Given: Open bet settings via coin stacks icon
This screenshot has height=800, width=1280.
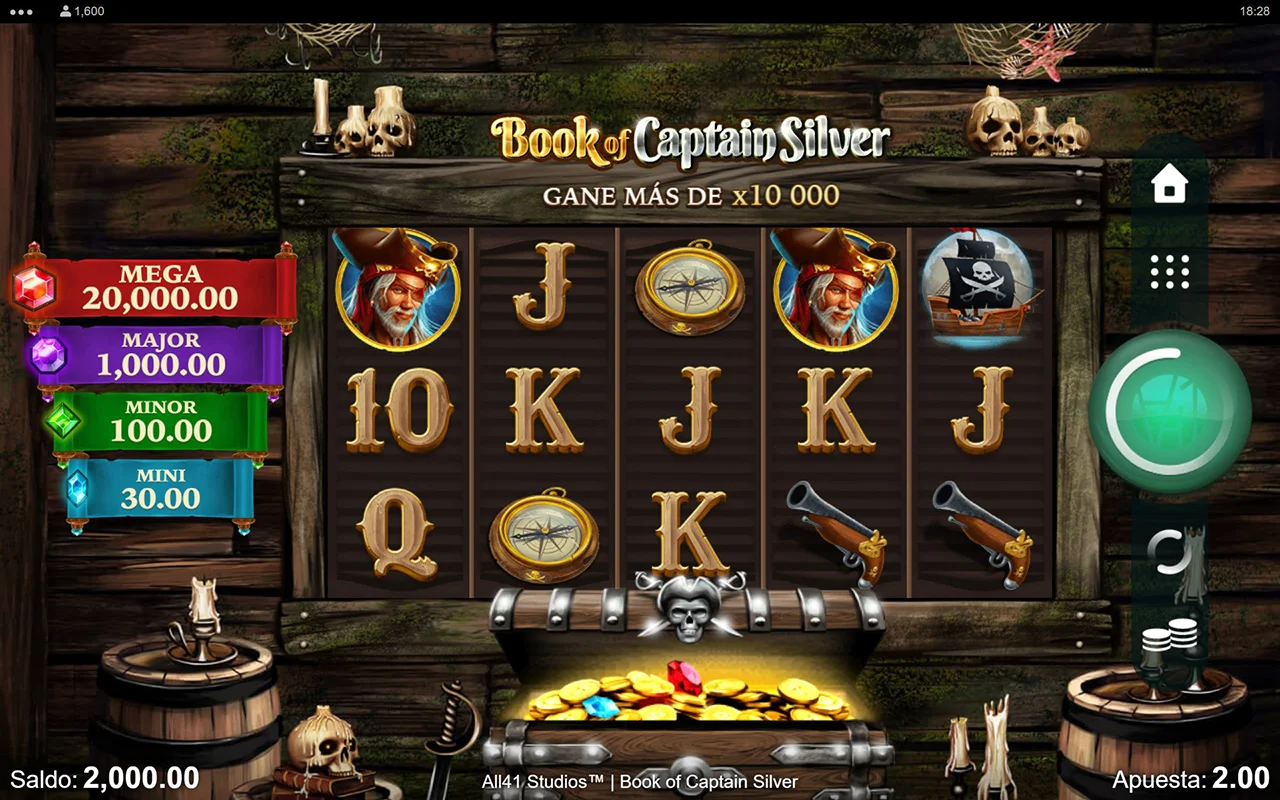Looking at the screenshot, I should coord(1170,638).
